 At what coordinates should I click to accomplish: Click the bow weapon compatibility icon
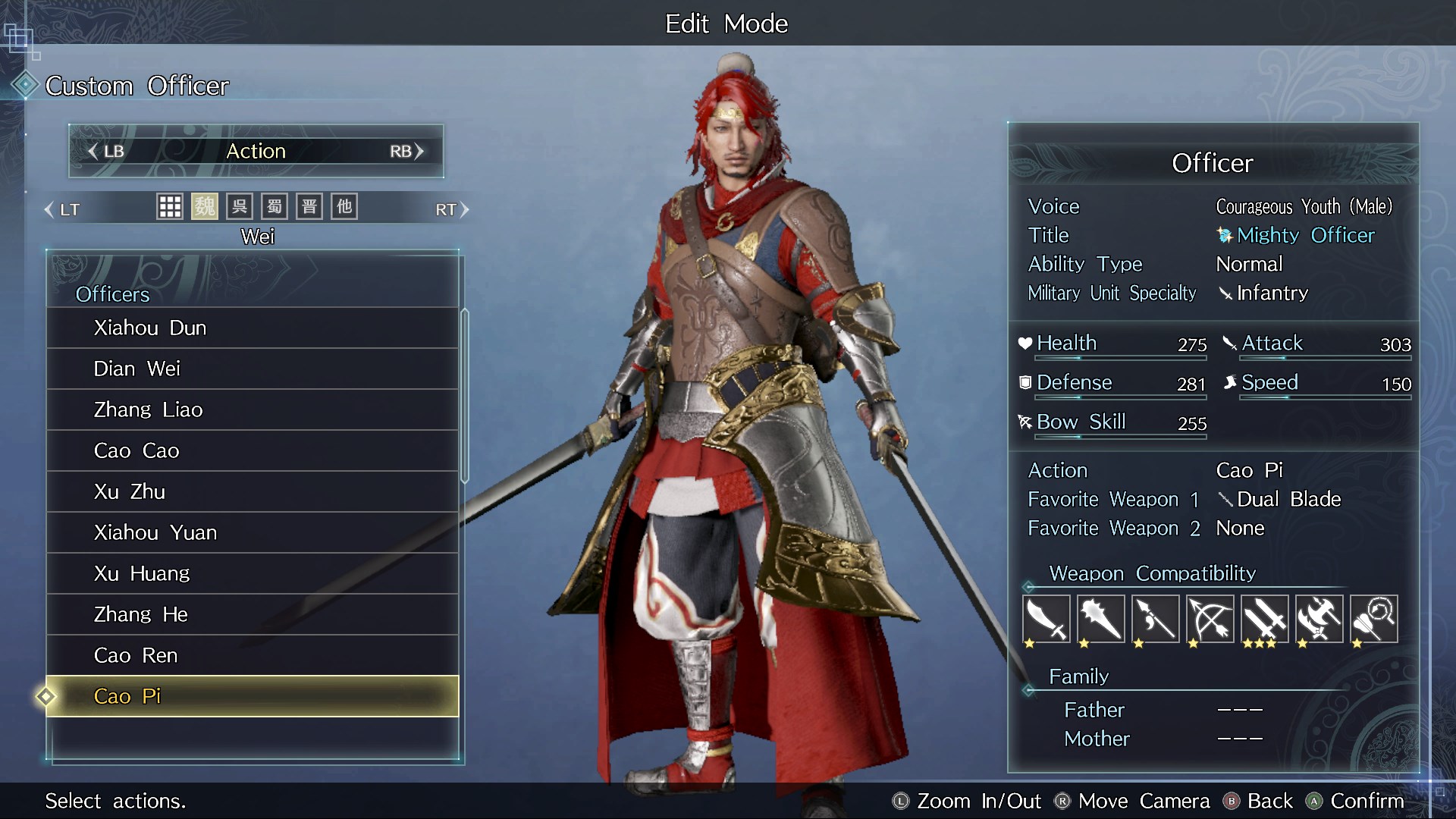click(1210, 620)
